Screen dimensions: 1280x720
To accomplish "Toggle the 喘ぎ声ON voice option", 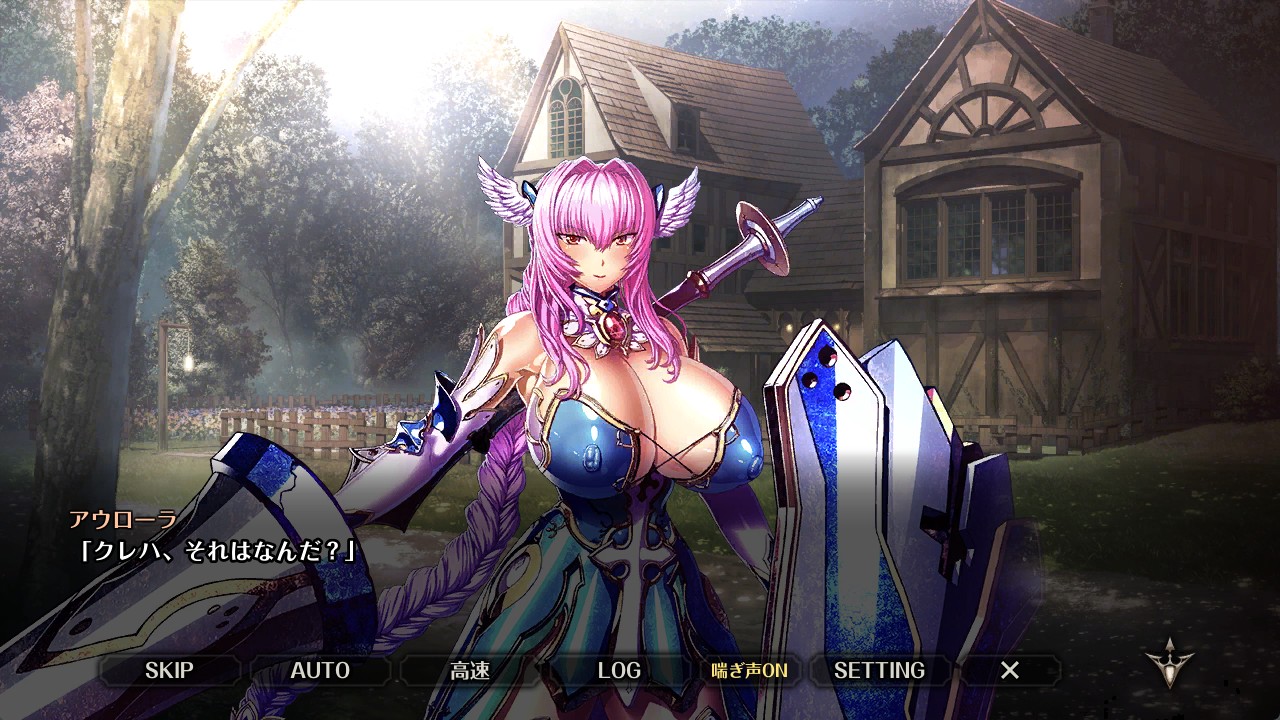I will click(749, 670).
